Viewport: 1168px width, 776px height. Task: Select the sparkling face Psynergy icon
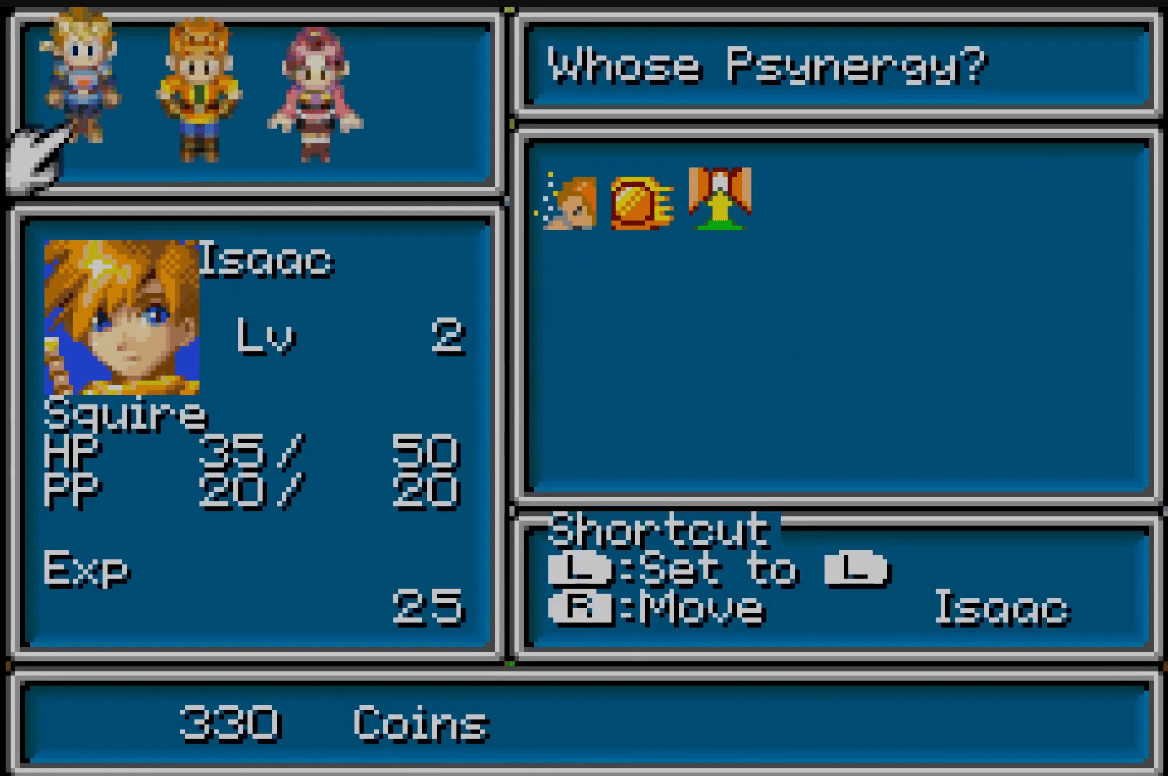[570, 201]
